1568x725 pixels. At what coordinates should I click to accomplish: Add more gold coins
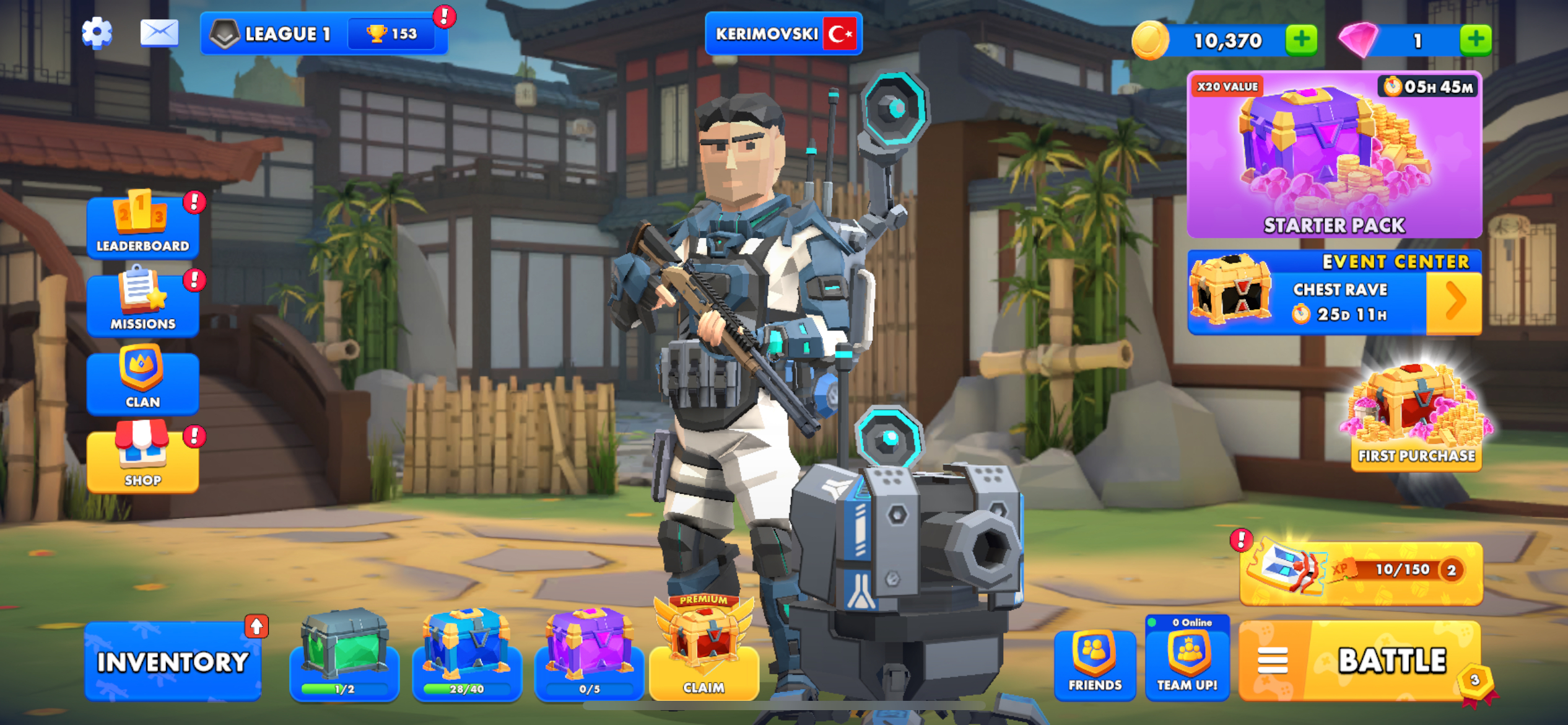point(1301,40)
